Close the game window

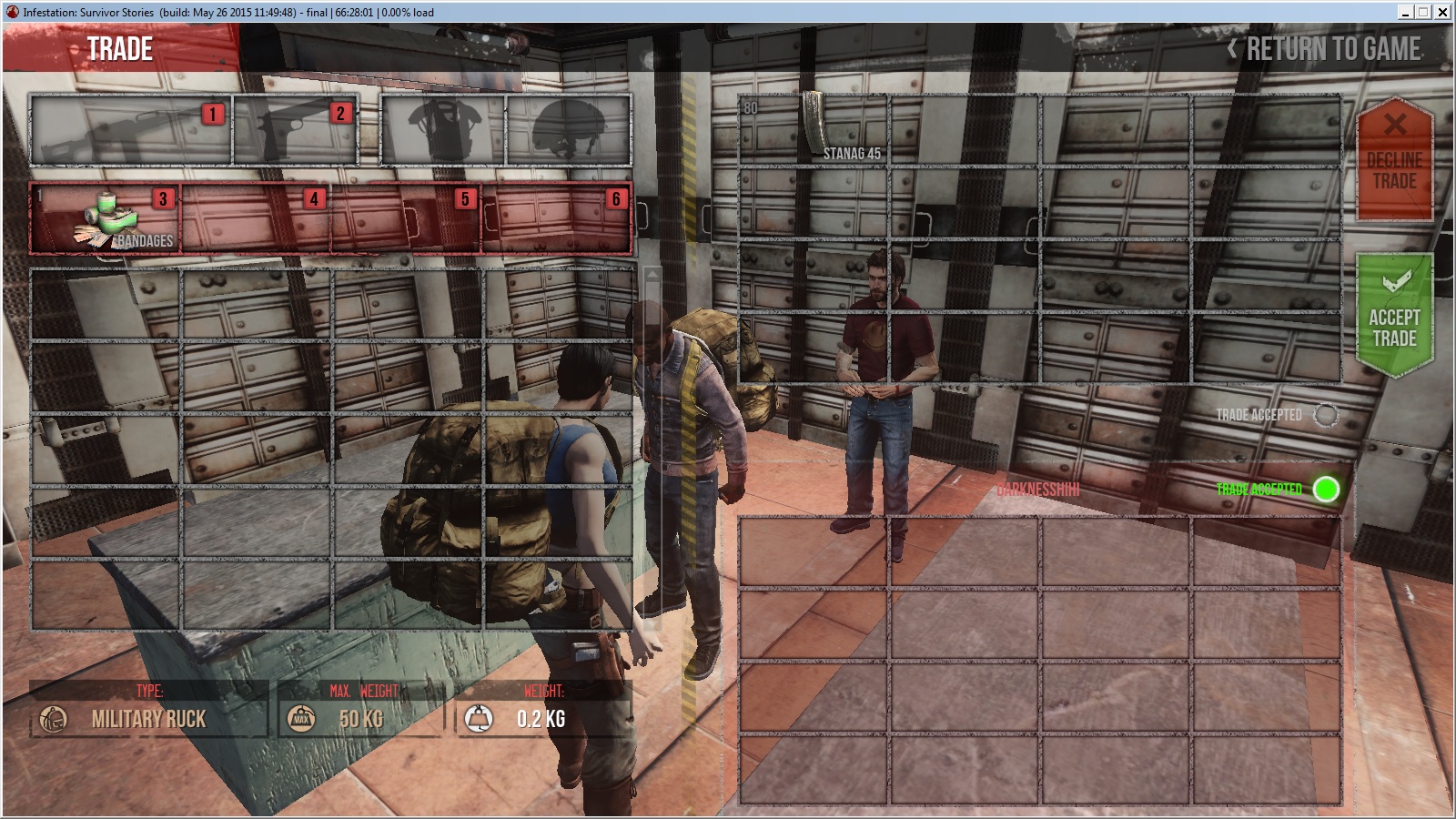(x=1442, y=12)
